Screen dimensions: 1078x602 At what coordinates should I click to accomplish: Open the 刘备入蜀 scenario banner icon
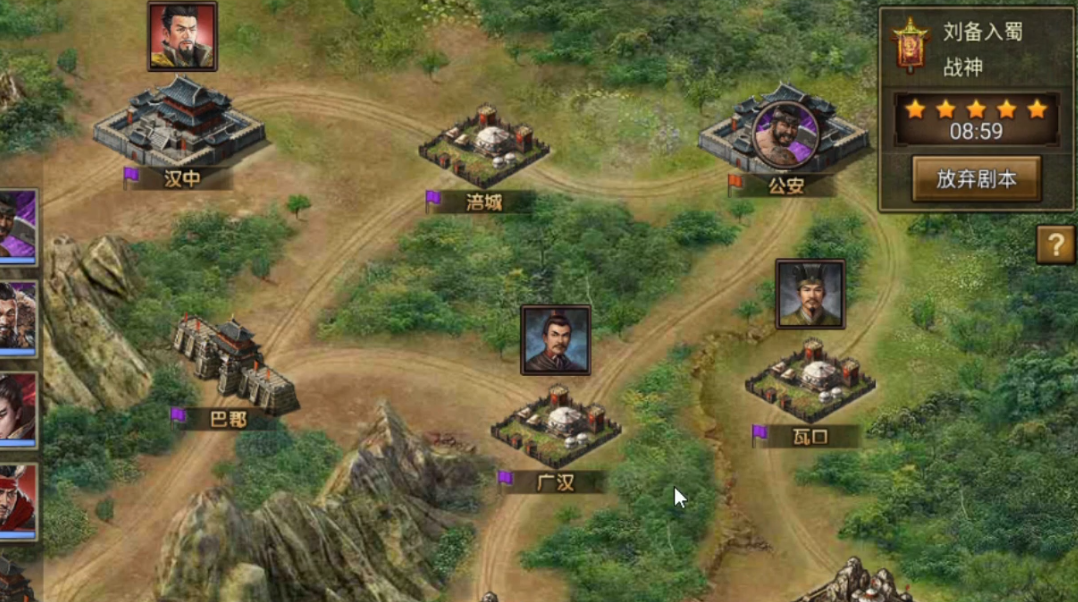(x=910, y=45)
